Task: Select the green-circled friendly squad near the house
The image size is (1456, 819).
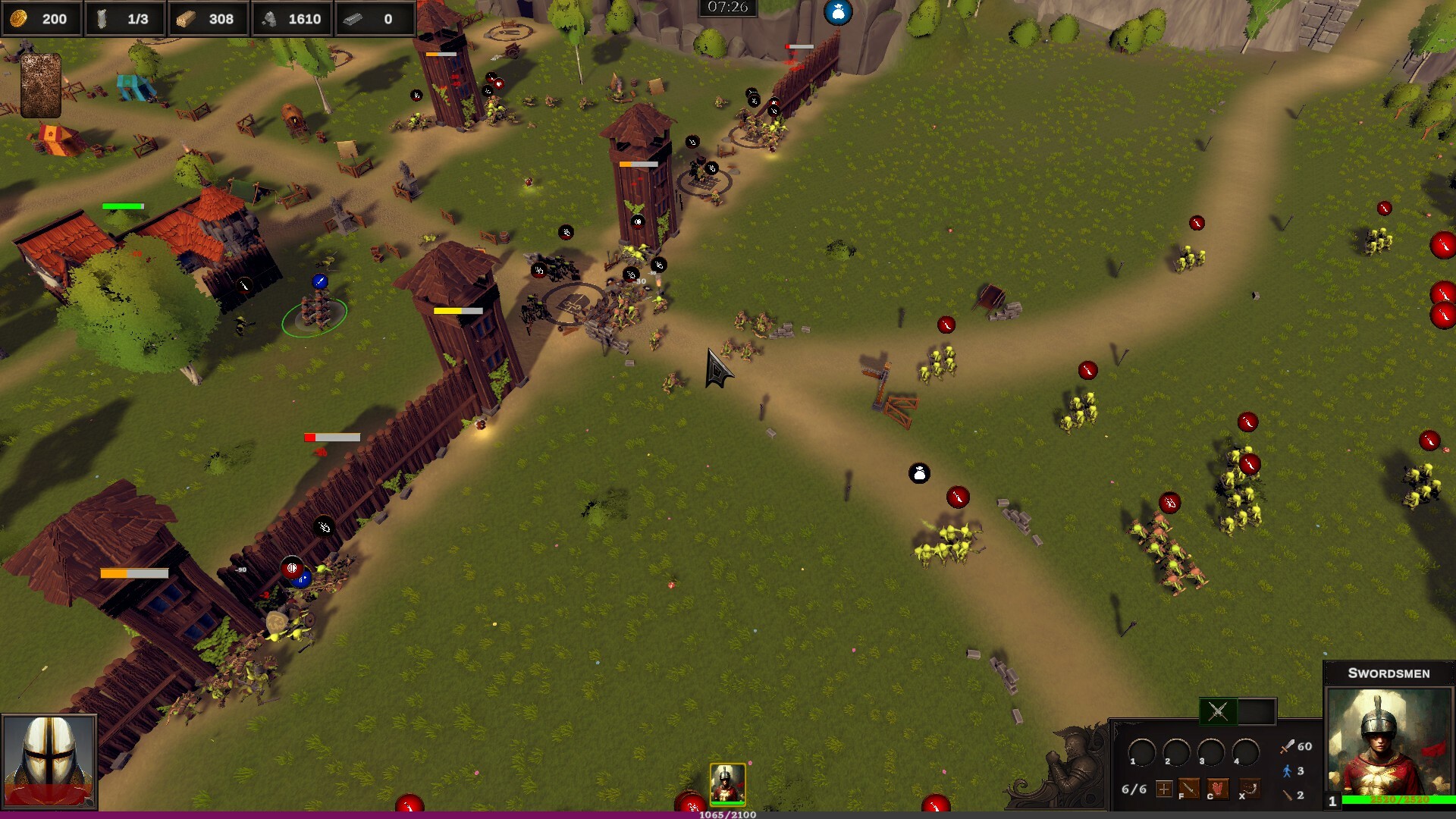Action: (x=315, y=312)
